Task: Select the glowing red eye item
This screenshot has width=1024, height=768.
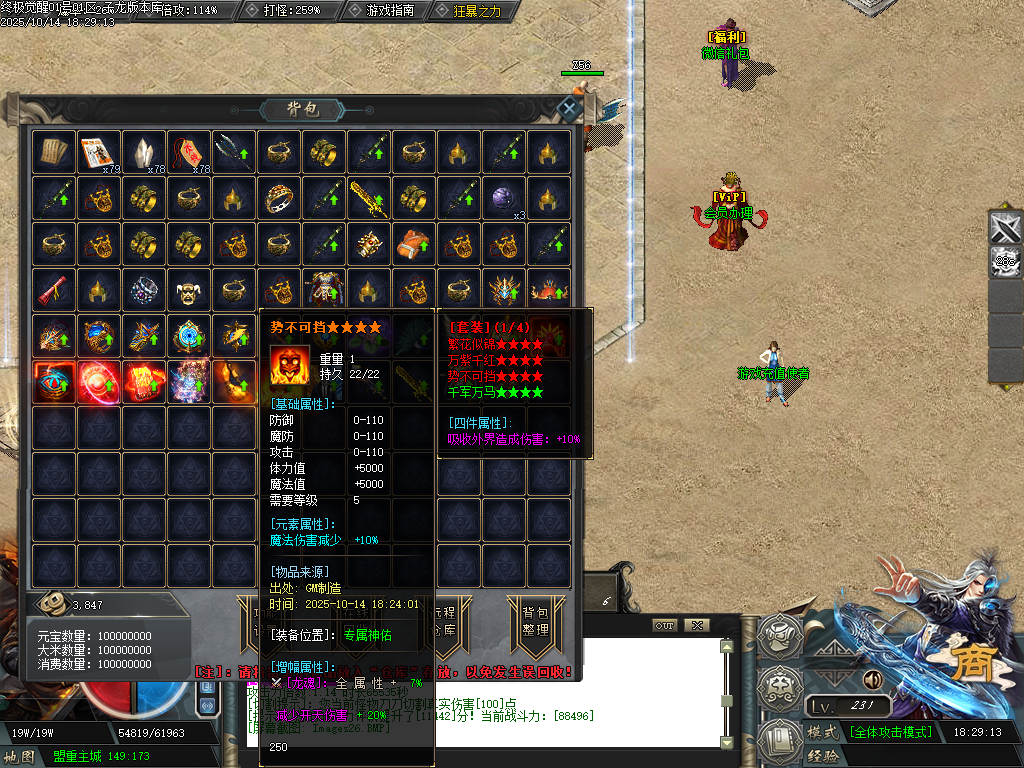Action: click(54, 381)
